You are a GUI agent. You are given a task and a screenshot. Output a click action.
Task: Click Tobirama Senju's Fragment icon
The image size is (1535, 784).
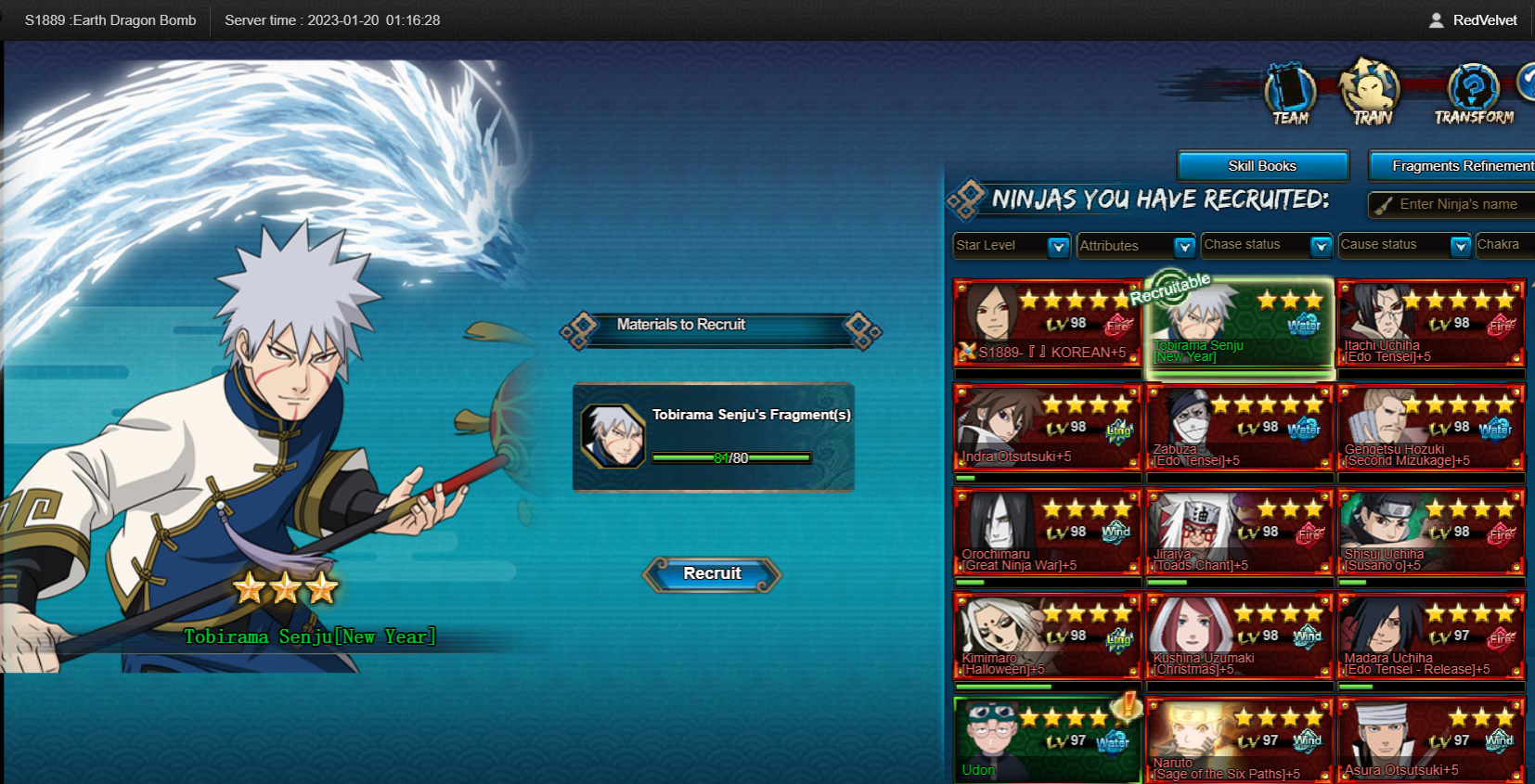613,435
